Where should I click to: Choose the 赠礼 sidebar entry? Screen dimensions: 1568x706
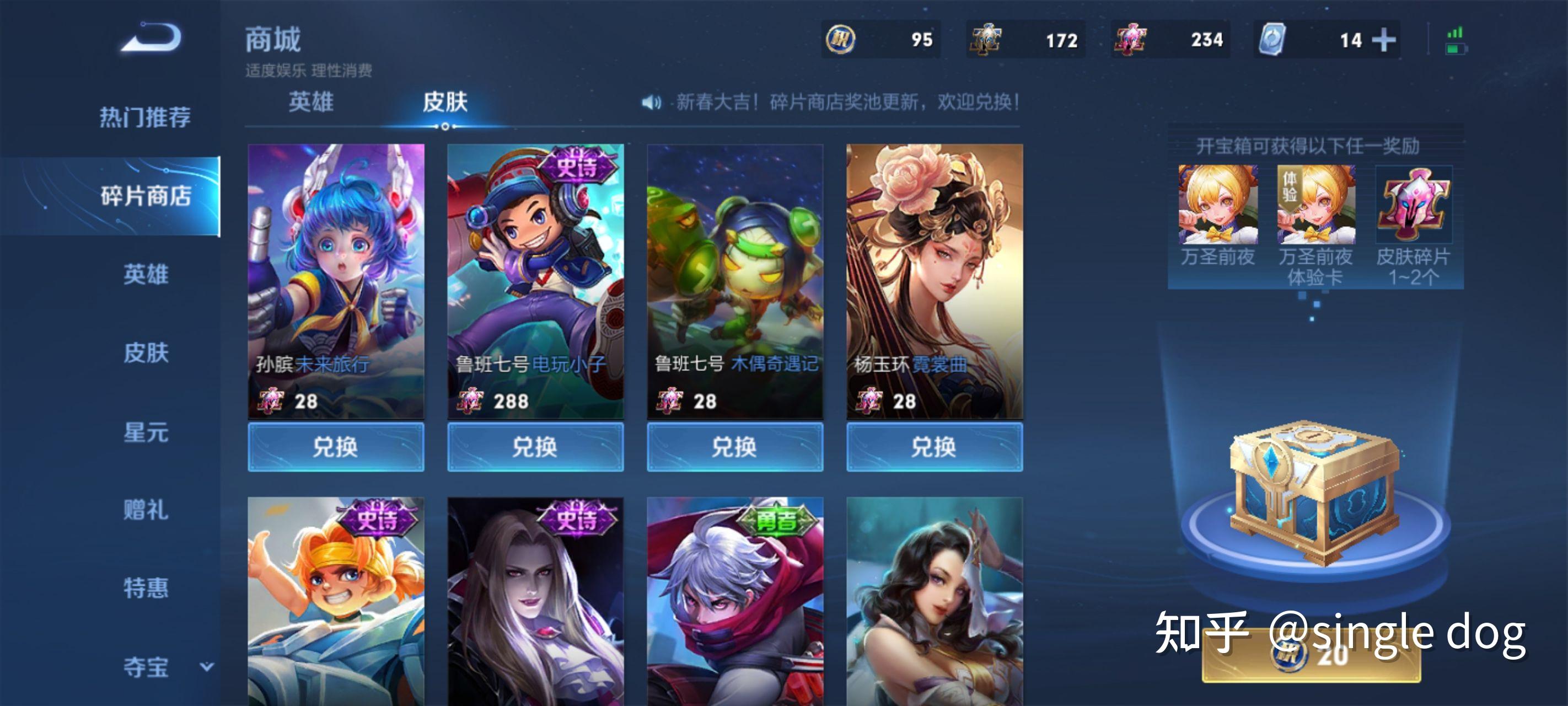click(x=146, y=510)
